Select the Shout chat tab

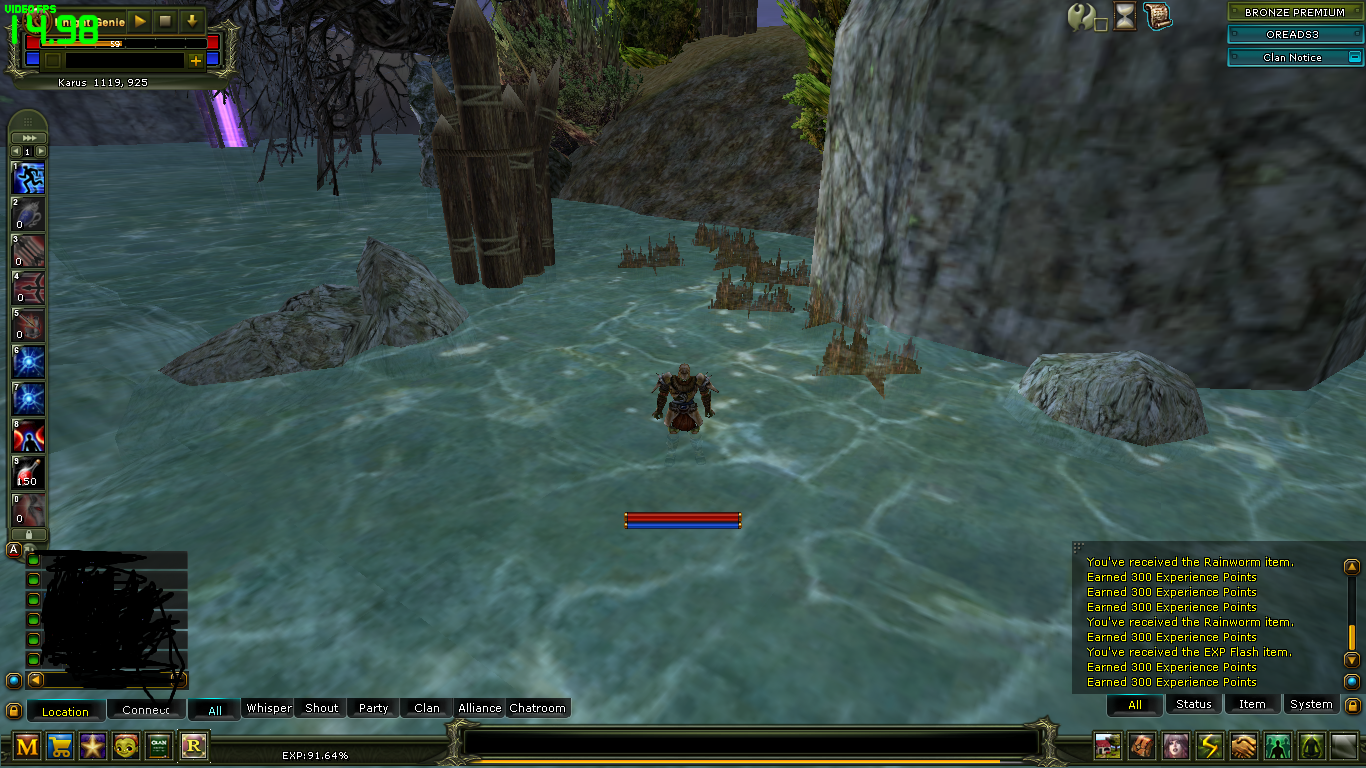322,708
